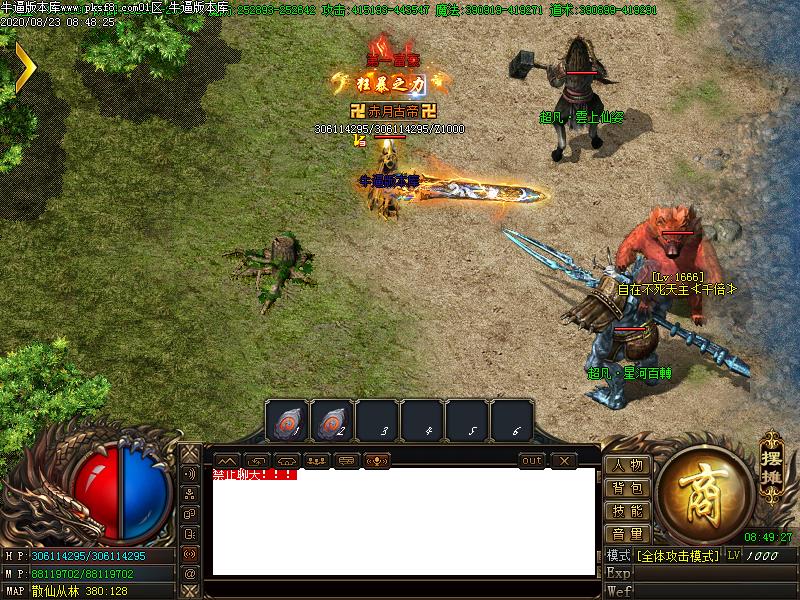Screen dimensions: 800x600
Task: Click the chat toolbar microphone button
Action: (x=378, y=461)
